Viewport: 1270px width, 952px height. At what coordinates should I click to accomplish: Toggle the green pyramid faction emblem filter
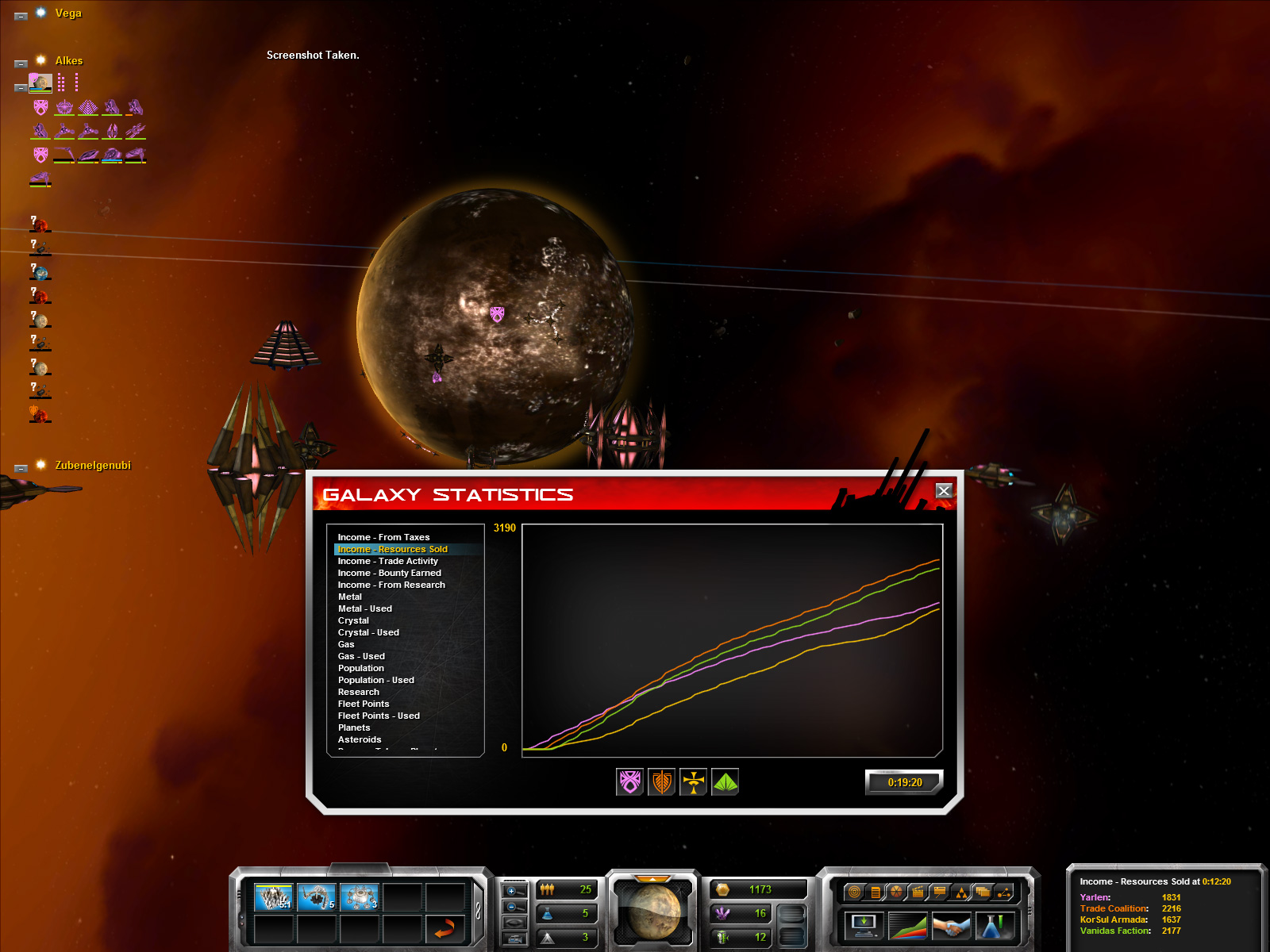coord(725,782)
